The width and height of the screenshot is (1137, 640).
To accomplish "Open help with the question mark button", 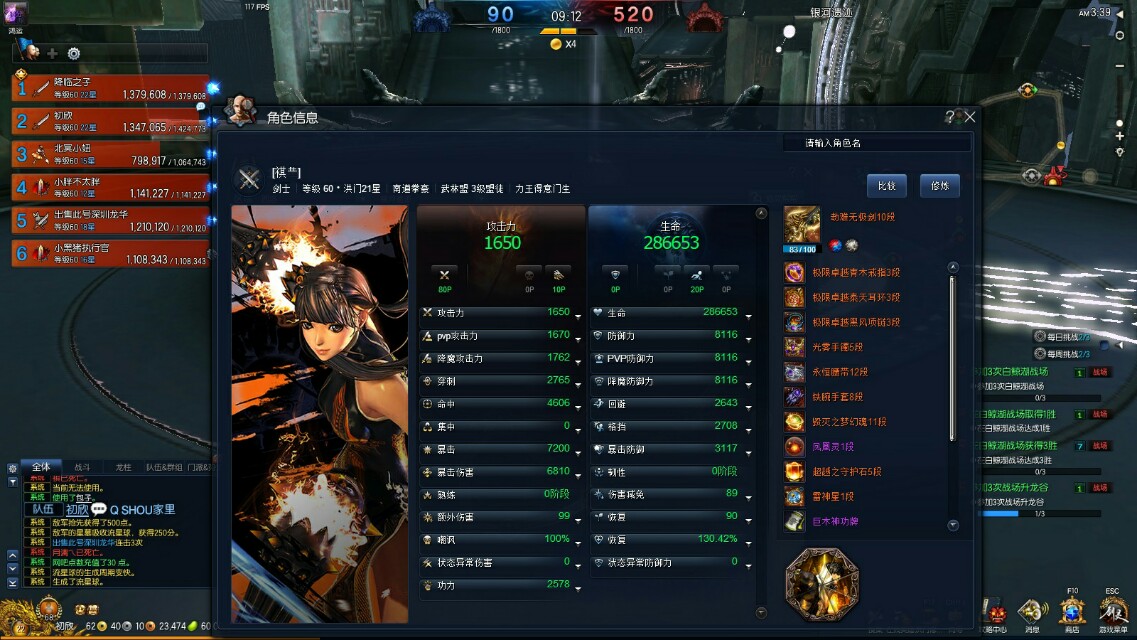I will coord(950,117).
